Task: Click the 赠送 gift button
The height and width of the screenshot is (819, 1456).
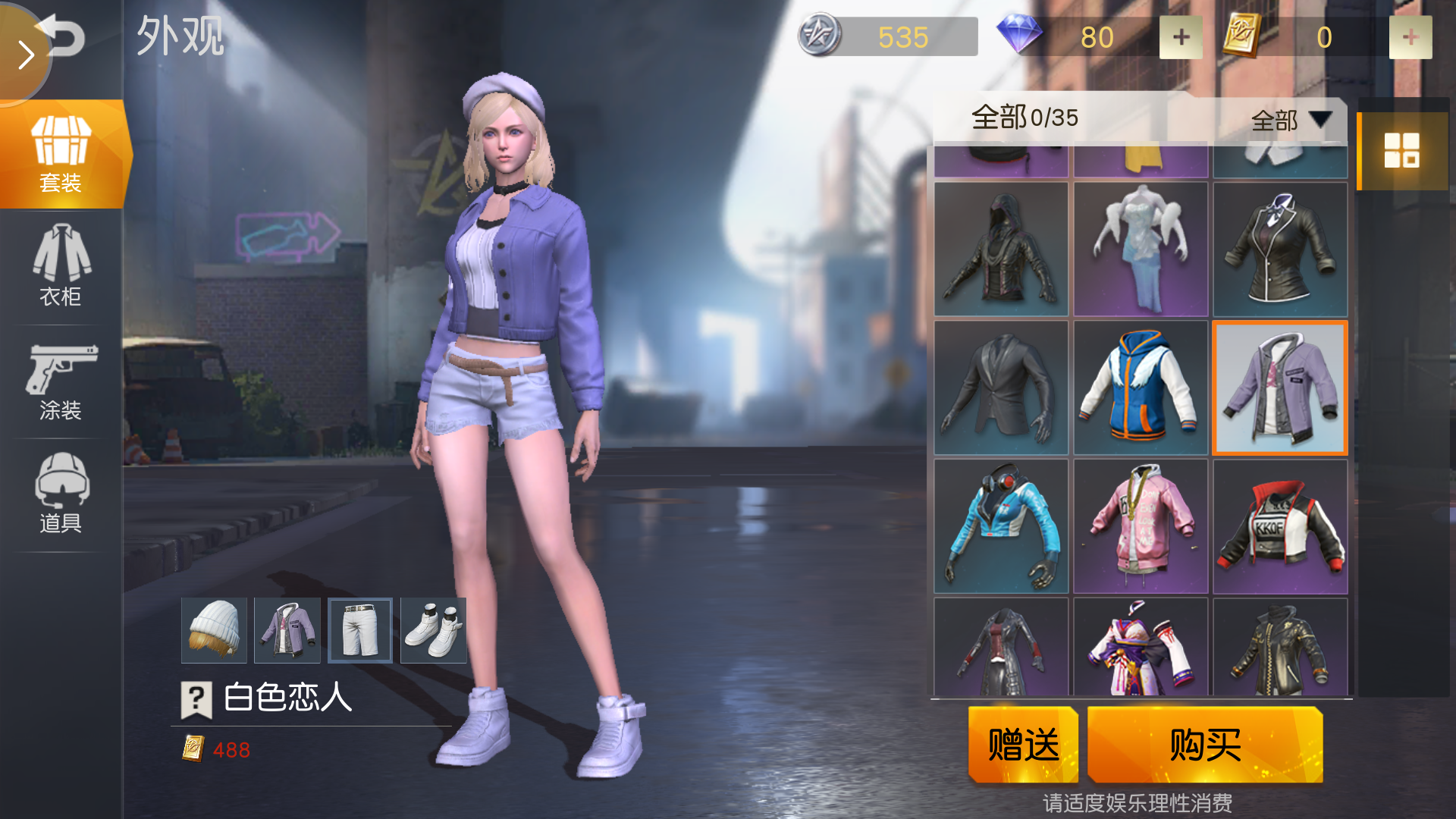Action: click(1023, 744)
